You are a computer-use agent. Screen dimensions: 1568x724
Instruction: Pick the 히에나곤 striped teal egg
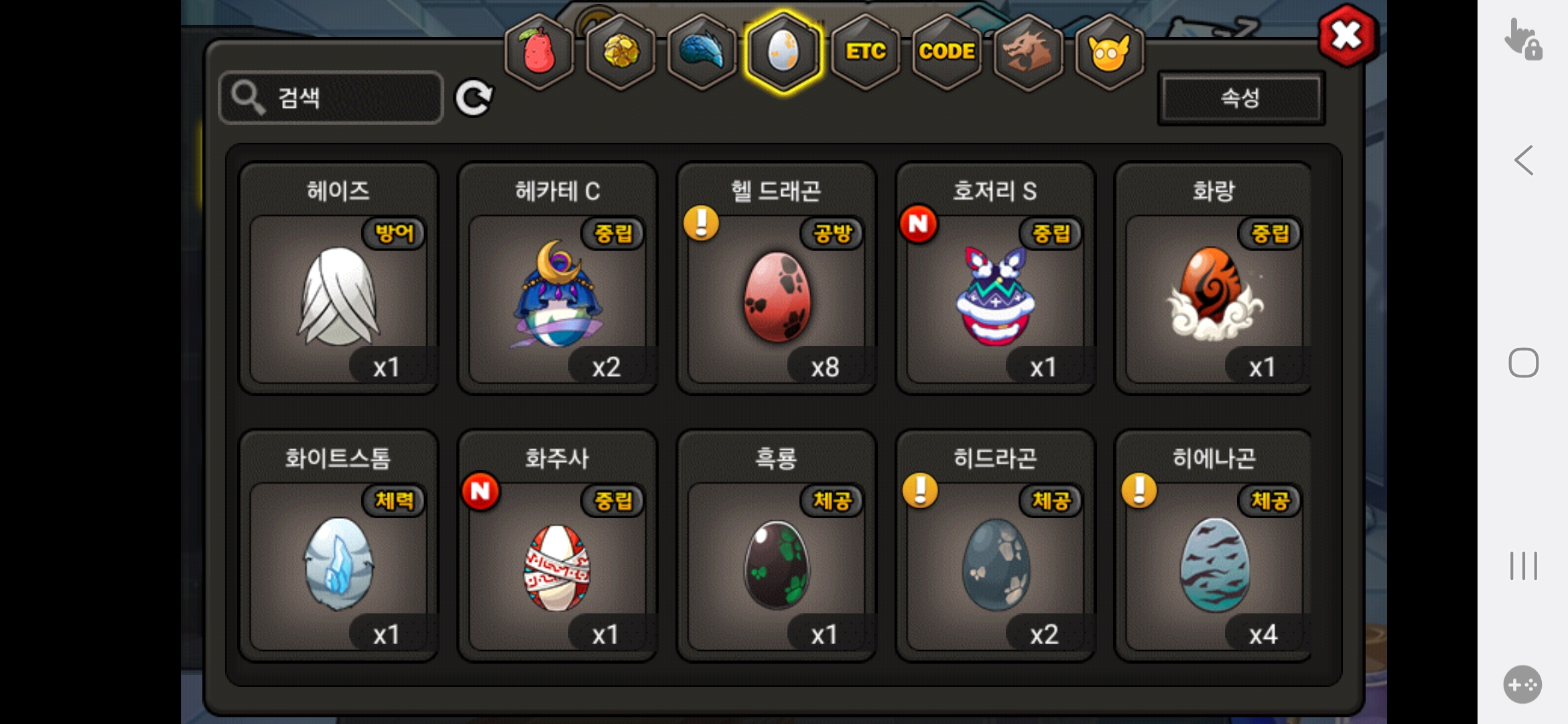click(x=1214, y=564)
